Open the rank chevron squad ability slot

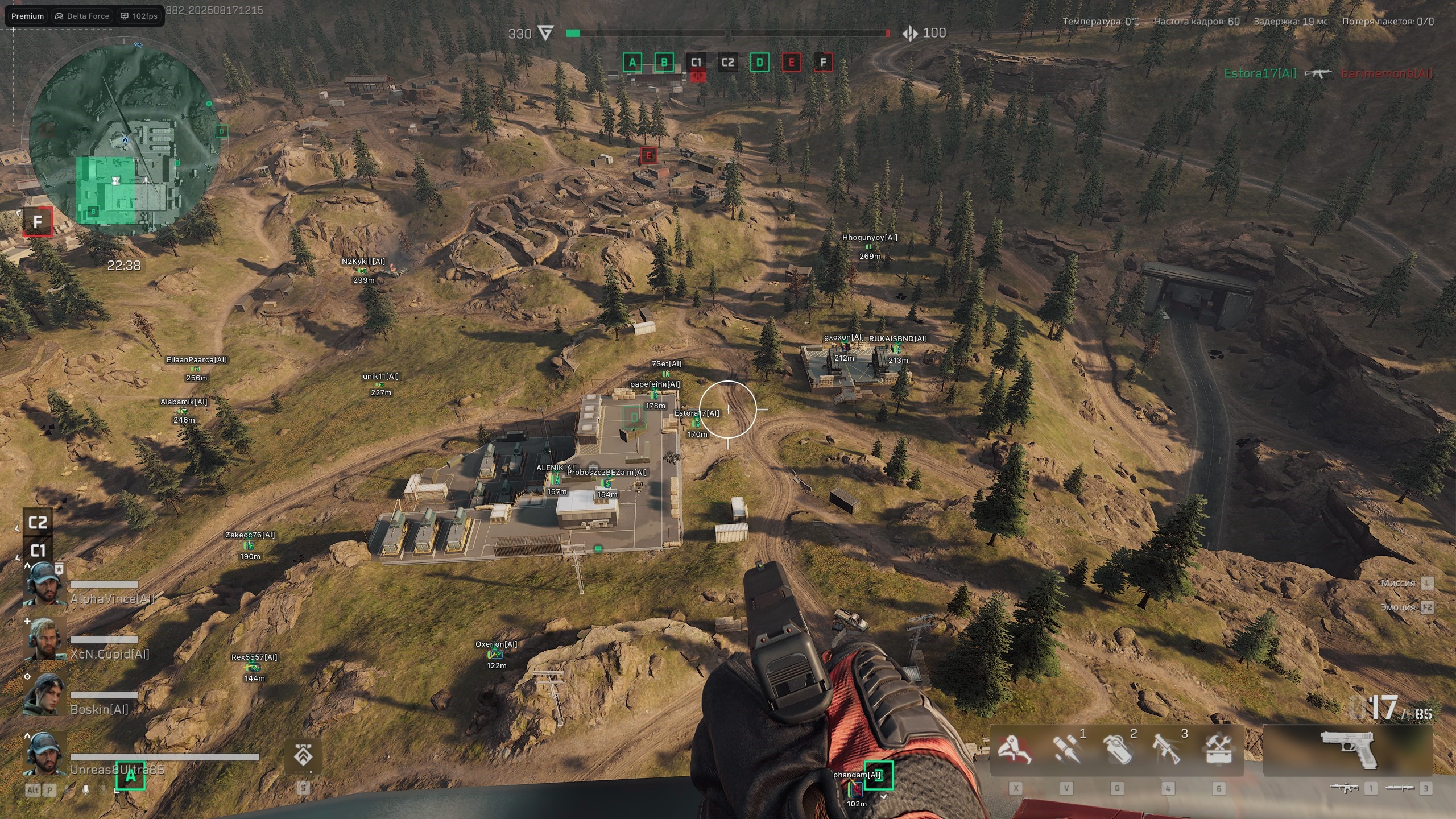coord(303,756)
